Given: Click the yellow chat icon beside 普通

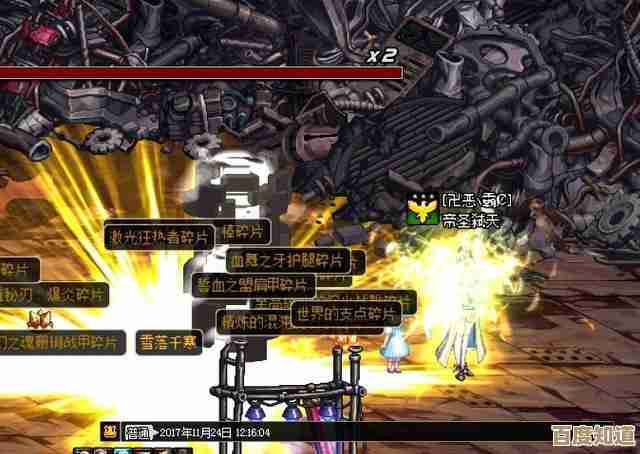Looking at the screenshot, I should click(109, 430).
